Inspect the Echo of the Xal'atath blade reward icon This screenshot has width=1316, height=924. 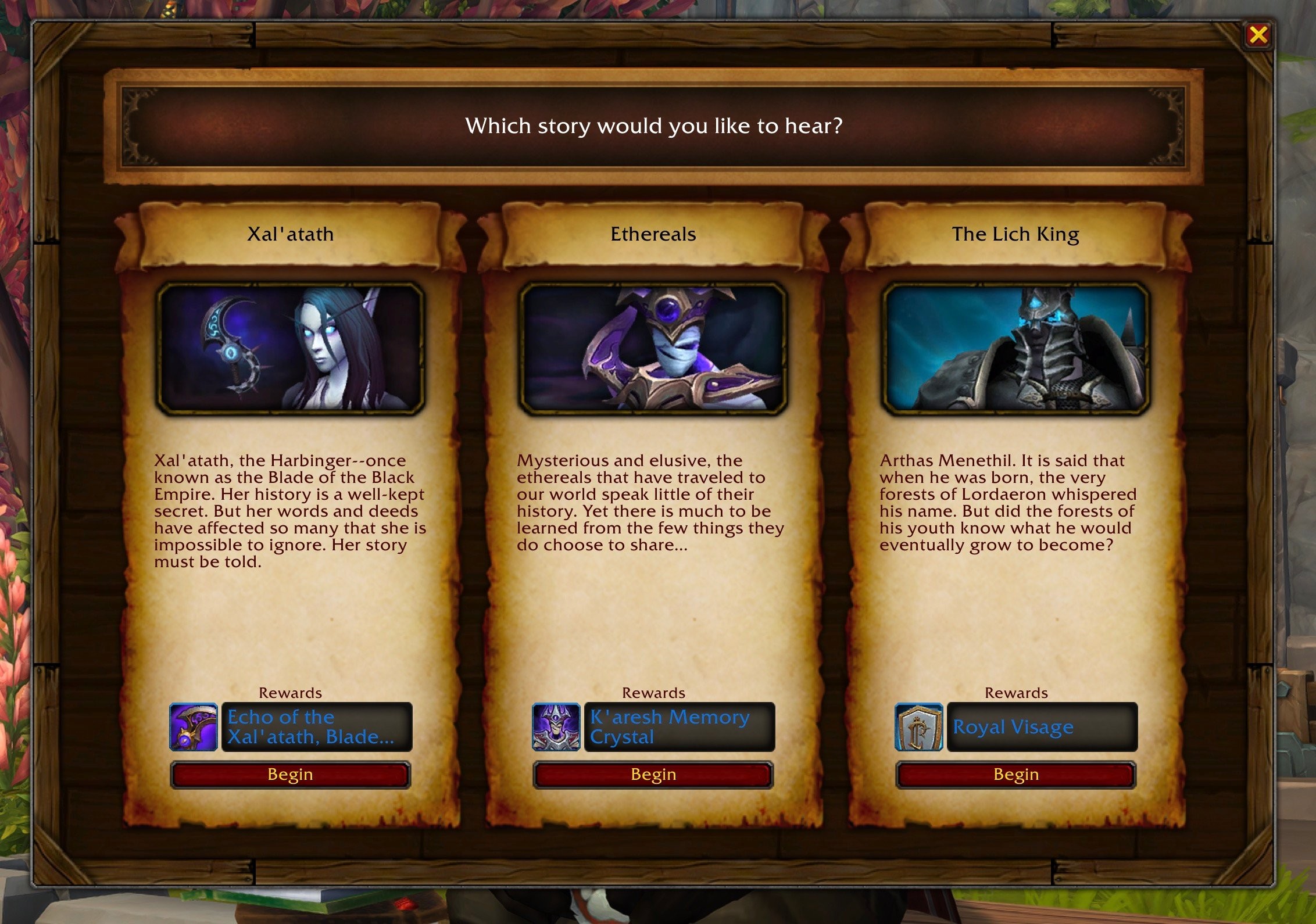194,727
